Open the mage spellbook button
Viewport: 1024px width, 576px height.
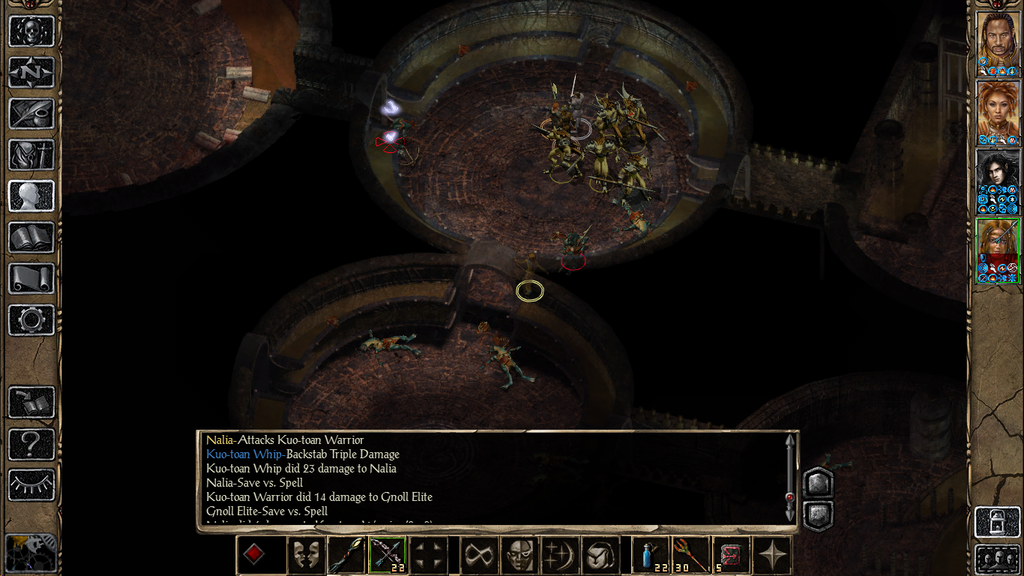coord(31,237)
